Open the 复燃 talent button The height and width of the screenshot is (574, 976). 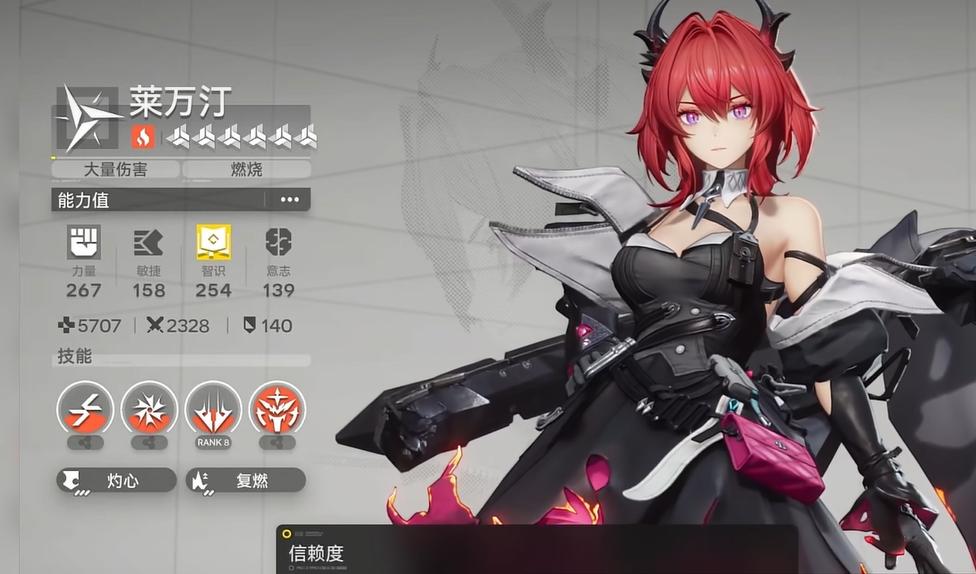point(245,481)
